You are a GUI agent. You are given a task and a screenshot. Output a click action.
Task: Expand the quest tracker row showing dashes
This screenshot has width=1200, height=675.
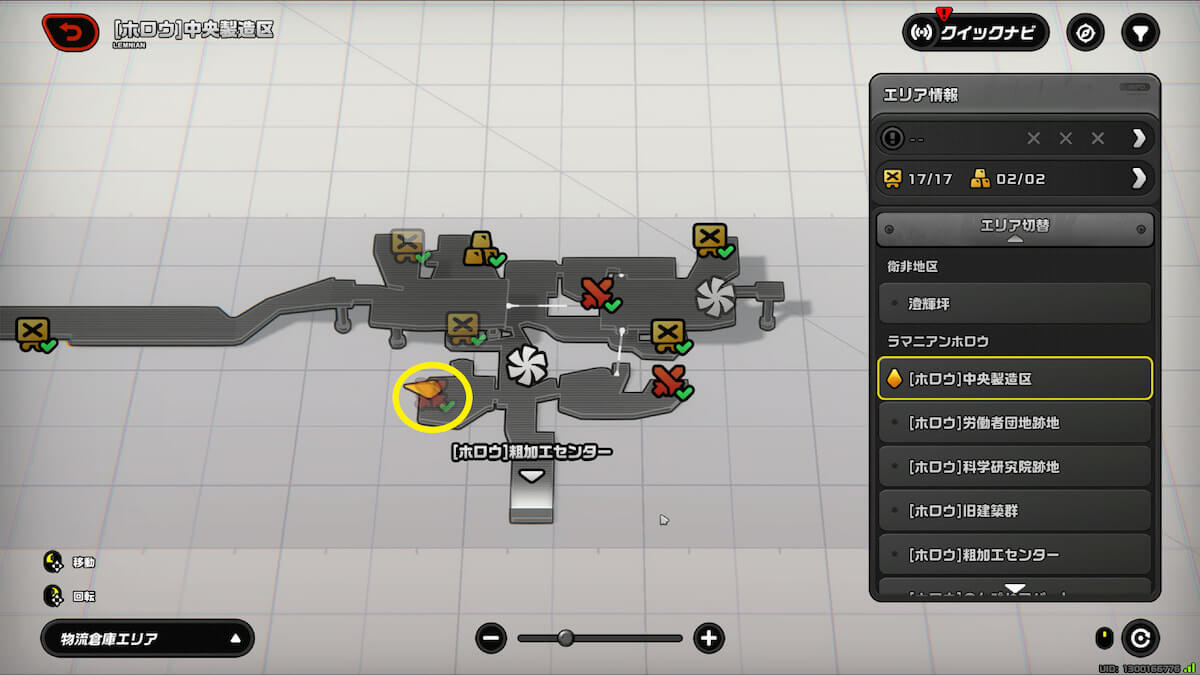(x=1015, y=138)
